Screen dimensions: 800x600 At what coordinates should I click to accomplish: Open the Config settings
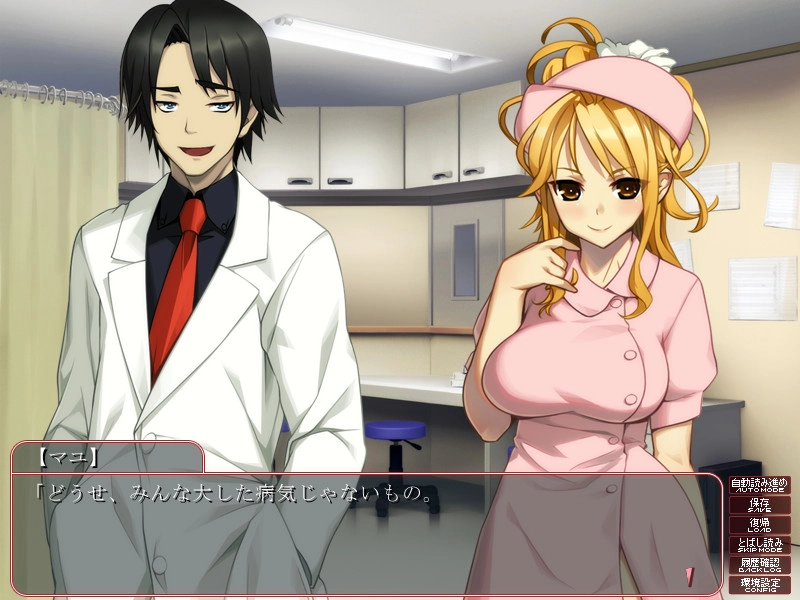tap(759, 584)
